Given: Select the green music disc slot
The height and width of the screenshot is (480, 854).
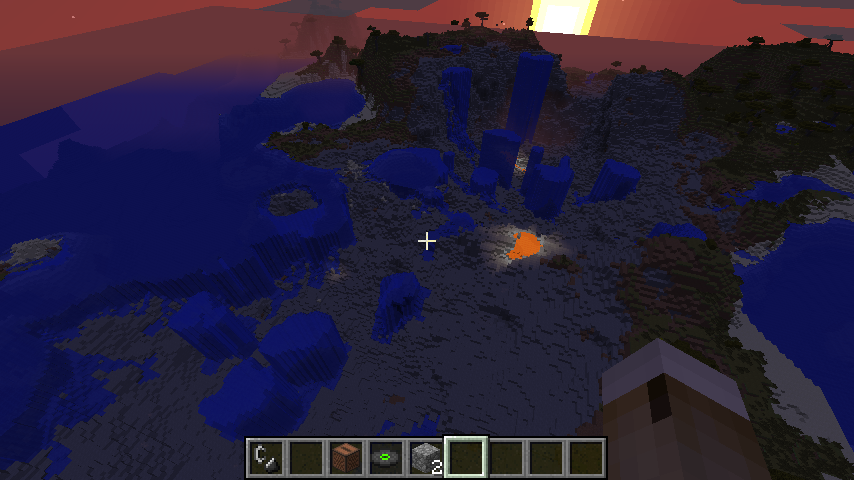Looking at the screenshot, I should pyautogui.click(x=386, y=458).
